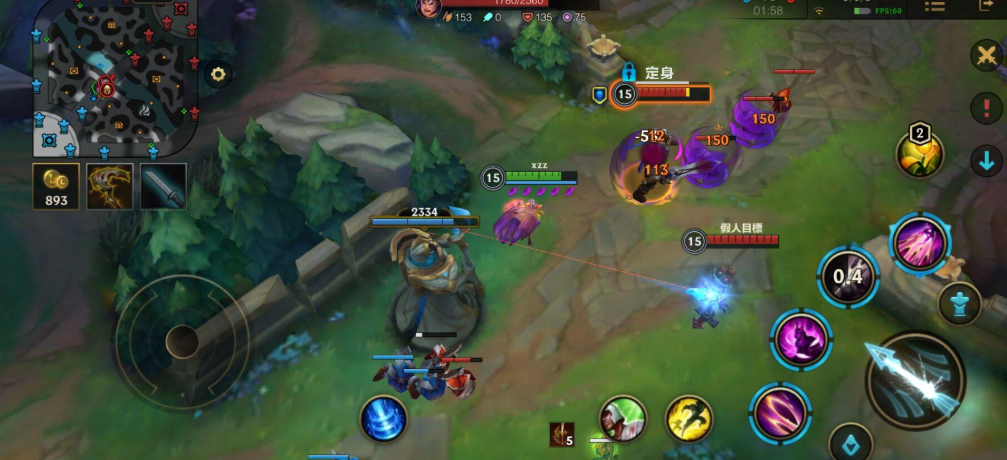Target minions with the minion button
The width and height of the screenshot is (1007, 460).
(x=851, y=442)
